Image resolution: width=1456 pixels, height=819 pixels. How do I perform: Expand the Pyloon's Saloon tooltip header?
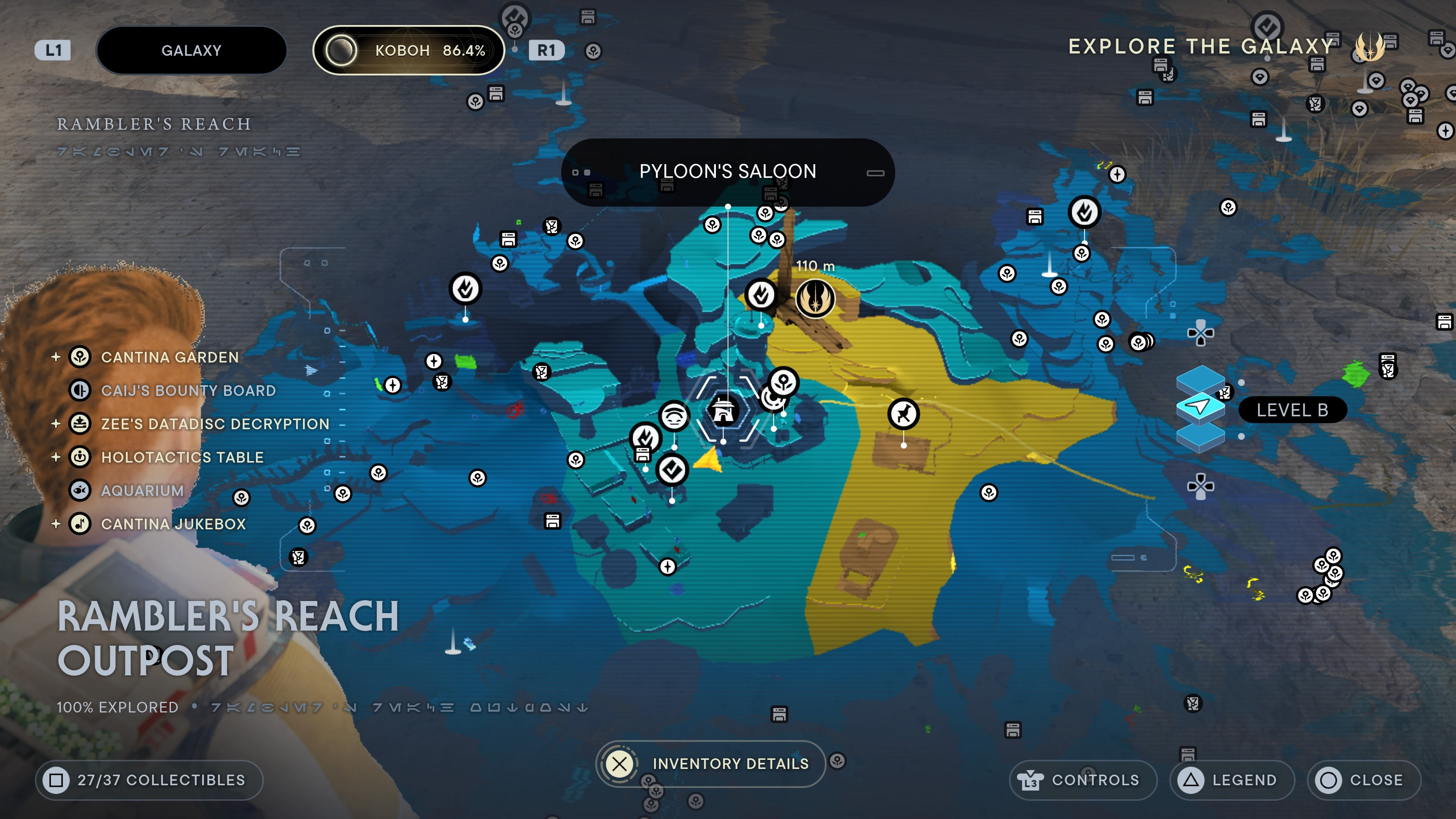(x=728, y=172)
